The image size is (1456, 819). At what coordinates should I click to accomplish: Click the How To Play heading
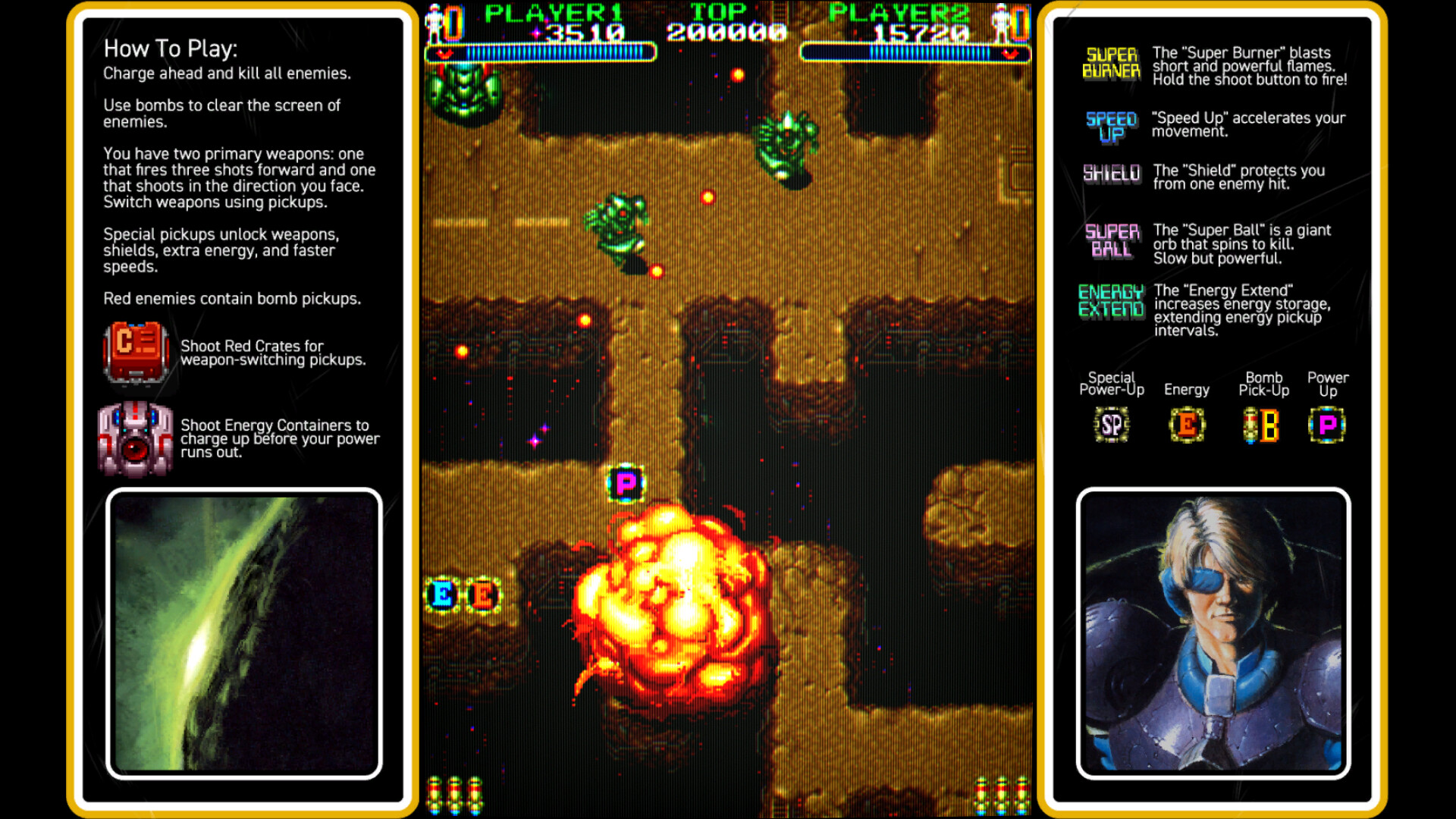click(171, 49)
